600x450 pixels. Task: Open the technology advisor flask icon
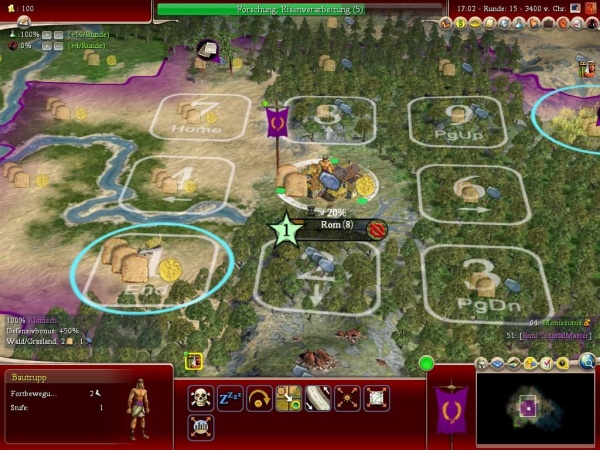point(517,22)
